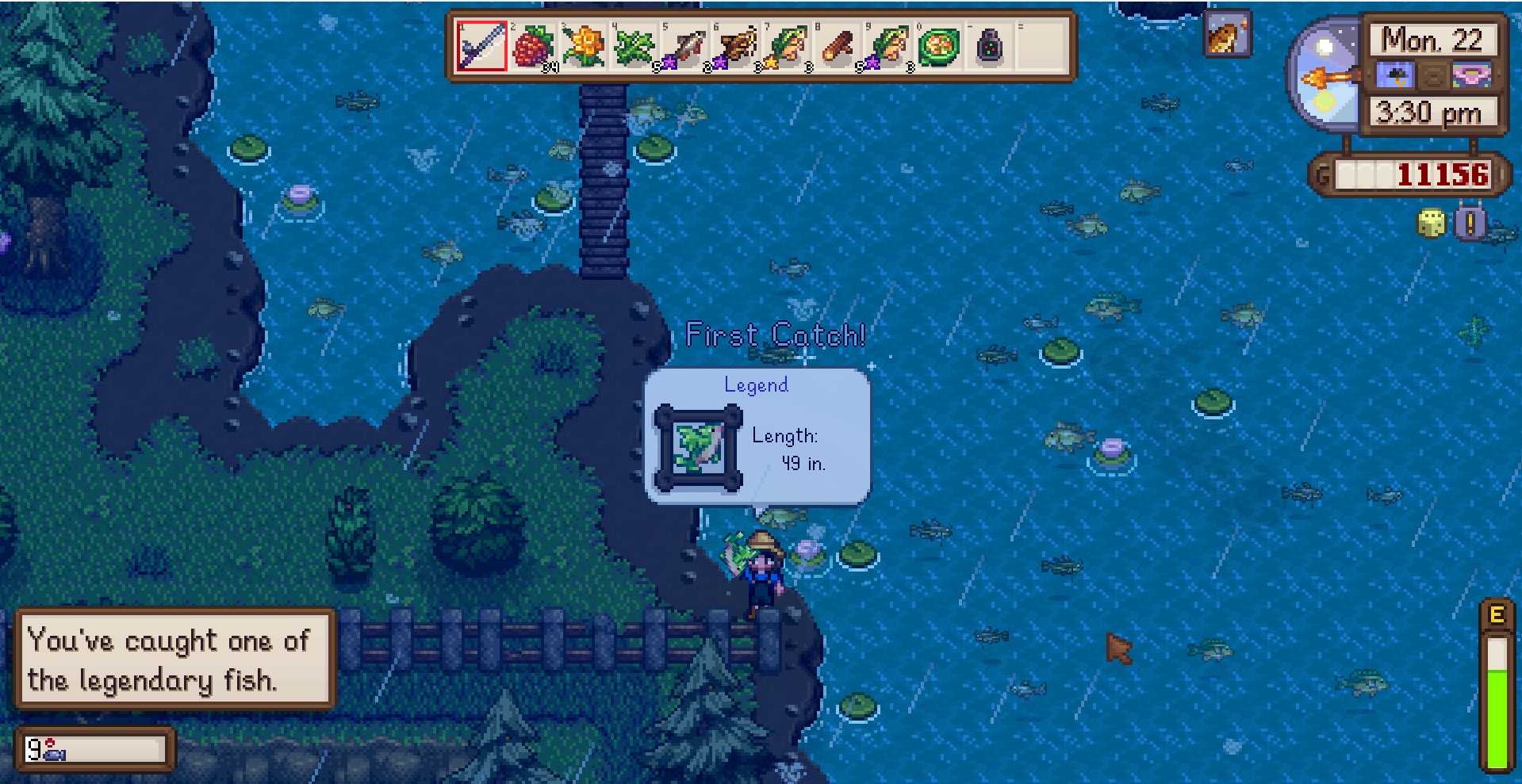The width and height of the screenshot is (1522, 784).
Task: Select the green fiber item slot
Action: pos(634,46)
